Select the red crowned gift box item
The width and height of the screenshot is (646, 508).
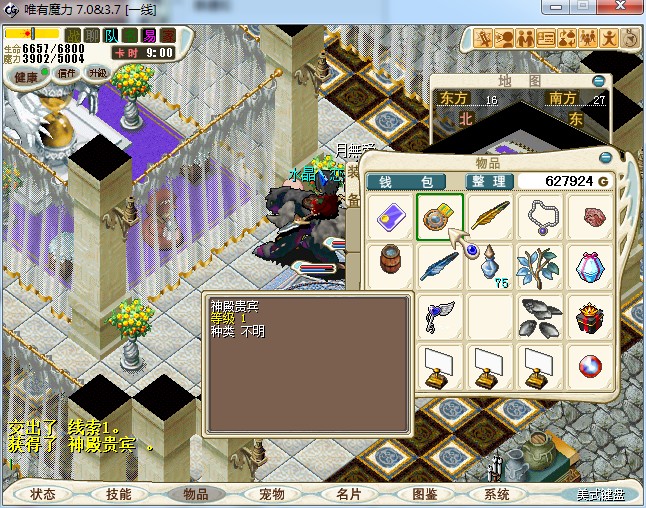(x=591, y=318)
